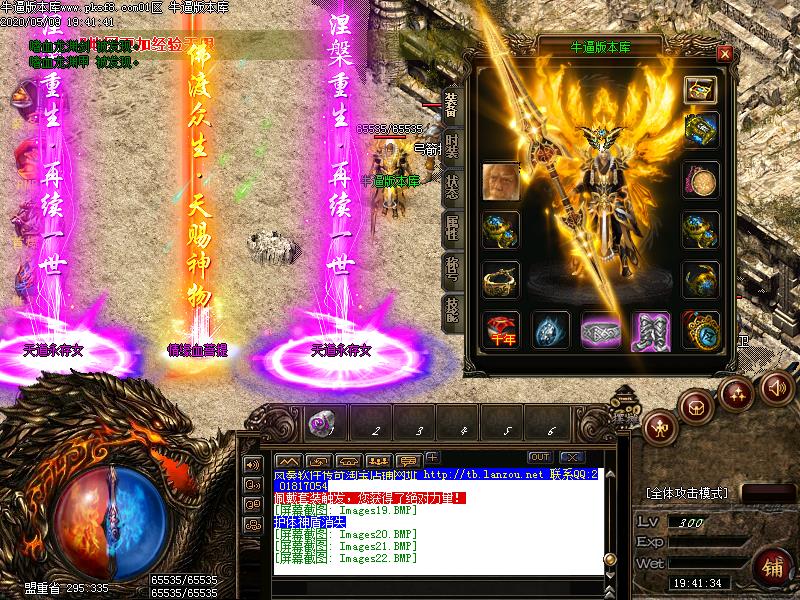The image size is (800, 600).
Task: Select the silver belt equipment slot
Action: click(600, 328)
